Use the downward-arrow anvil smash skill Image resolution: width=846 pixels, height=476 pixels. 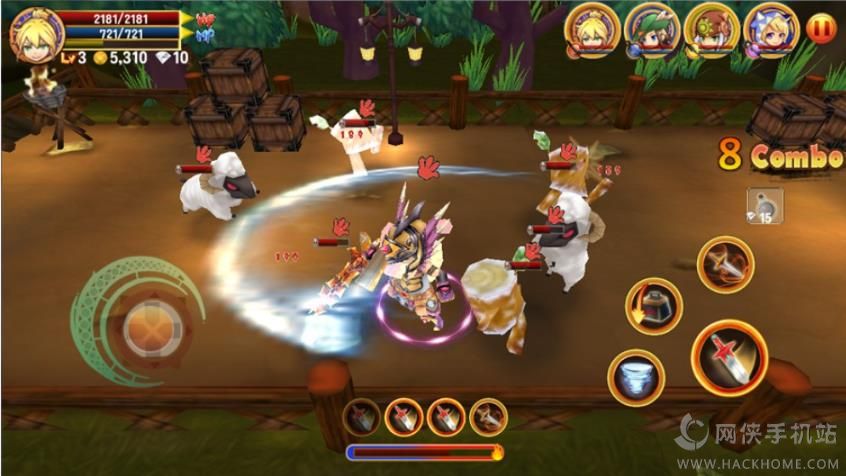click(653, 305)
